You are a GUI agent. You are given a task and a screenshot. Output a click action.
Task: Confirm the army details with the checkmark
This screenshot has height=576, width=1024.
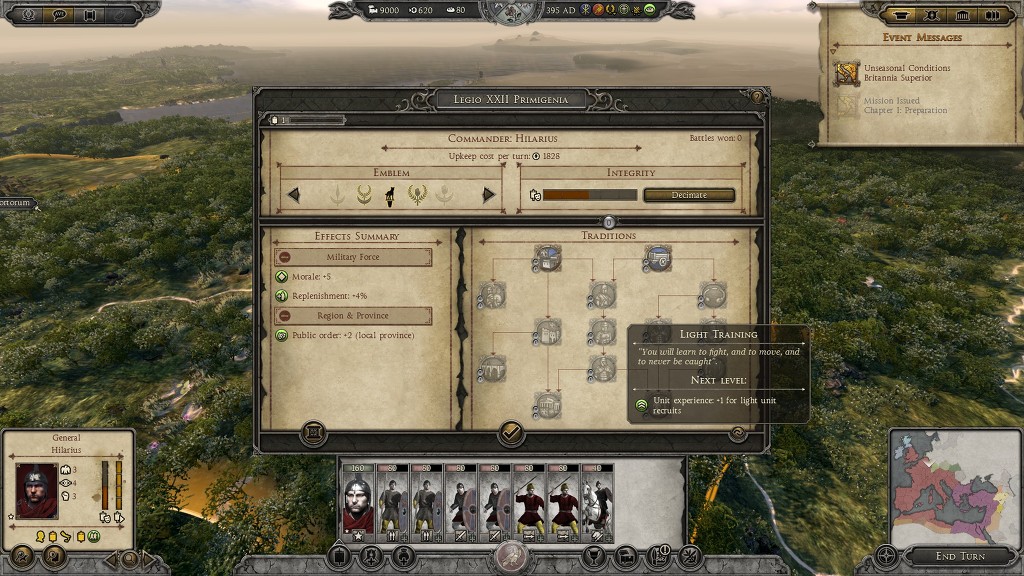[x=511, y=433]
